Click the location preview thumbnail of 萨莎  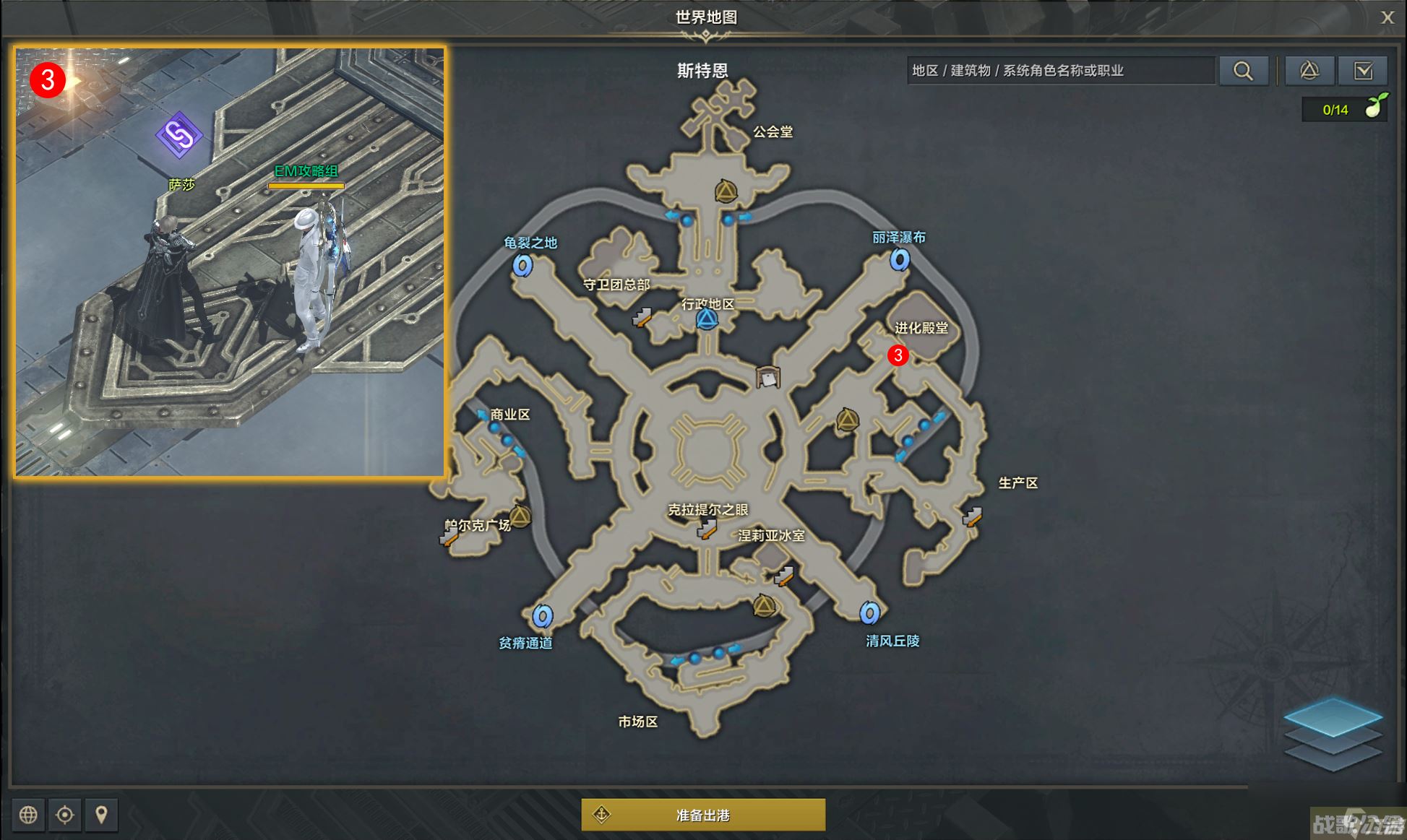230,261
